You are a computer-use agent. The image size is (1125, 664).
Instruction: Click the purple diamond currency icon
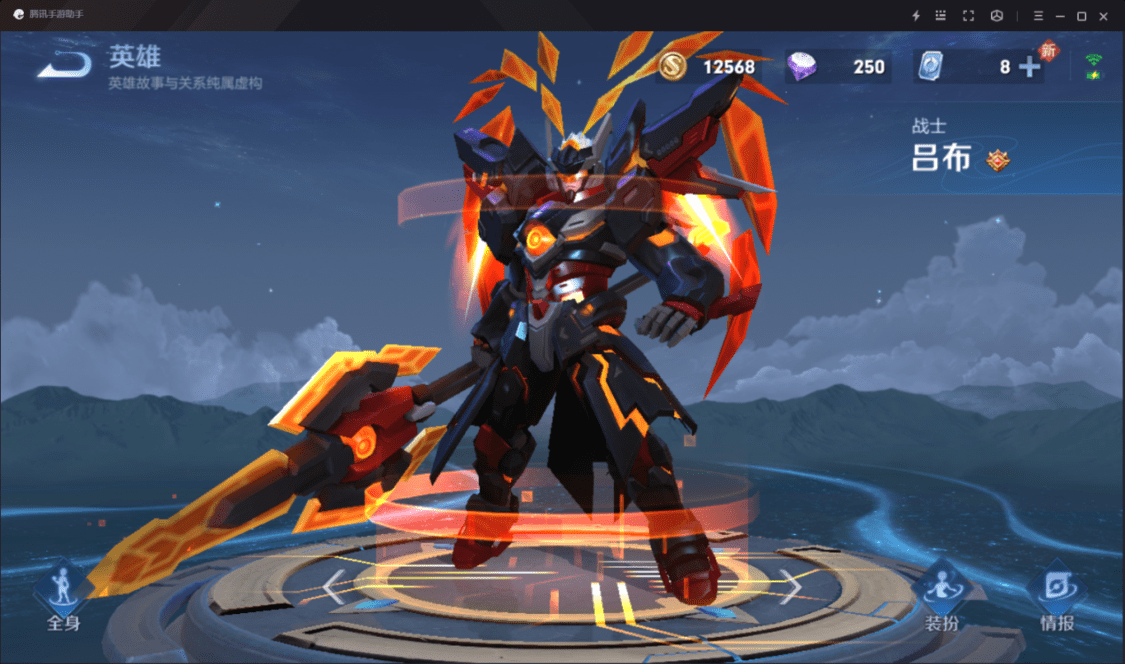click(x=802, y=67)
